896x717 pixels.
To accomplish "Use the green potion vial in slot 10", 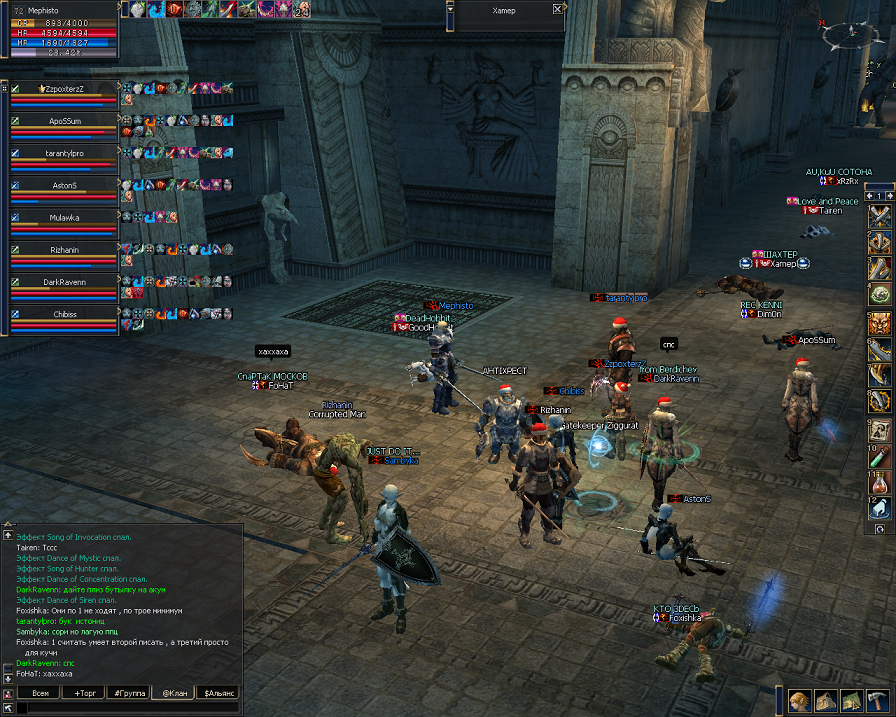I will pyautogui.click(x=880, y=458).
